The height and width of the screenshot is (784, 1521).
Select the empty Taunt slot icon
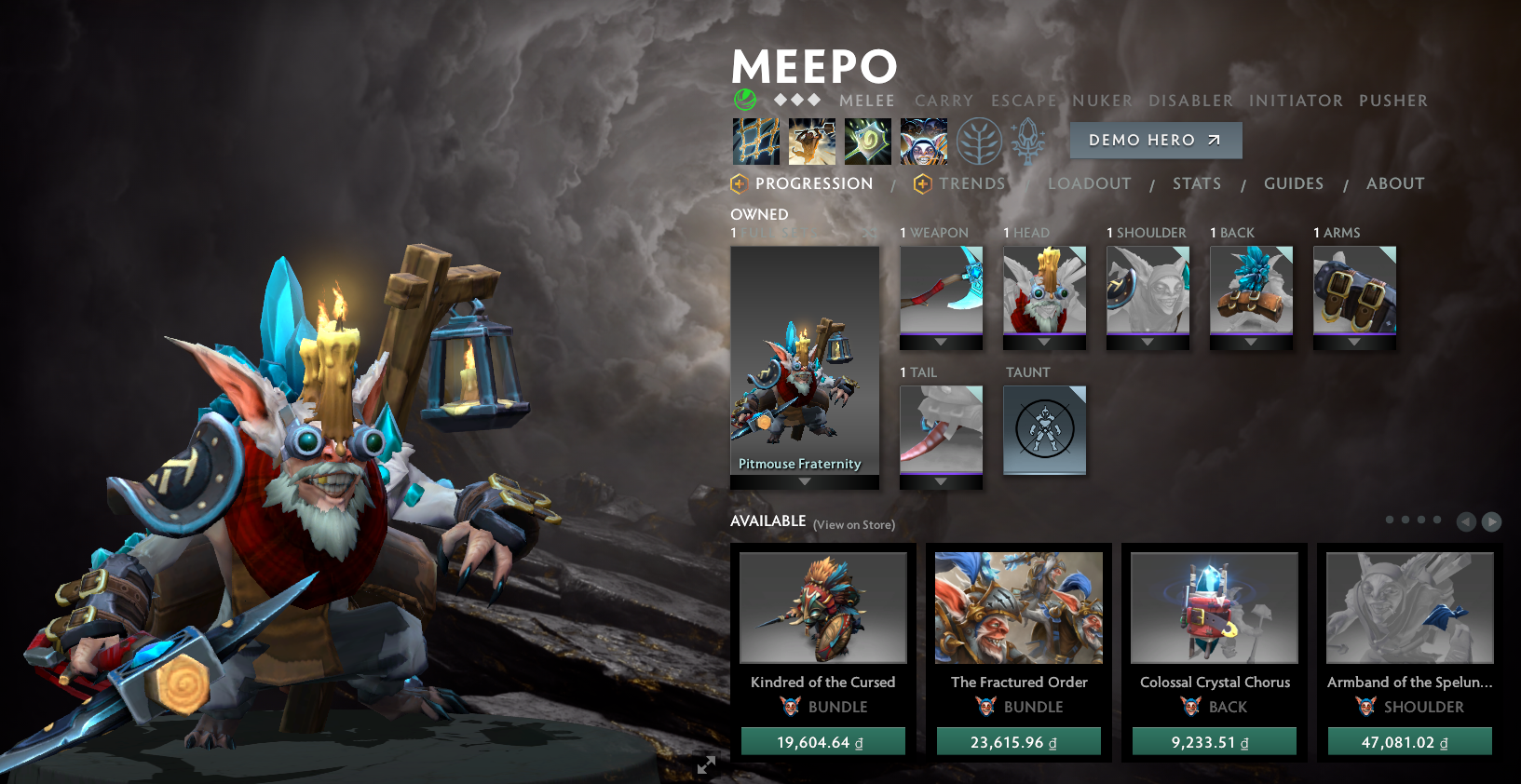pos(1044,430)
